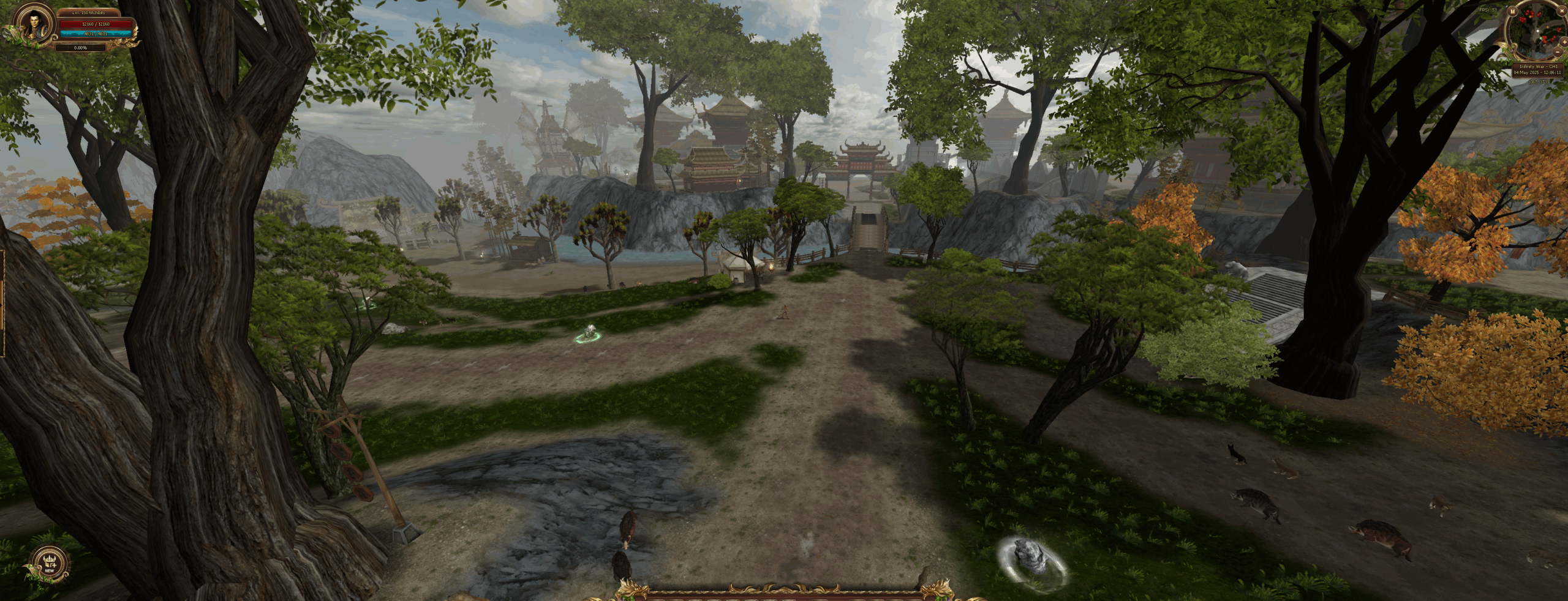Zoom out the minimap with minus button
The height and width of the screenshot is (601, 1568).
pos(1558,52)
